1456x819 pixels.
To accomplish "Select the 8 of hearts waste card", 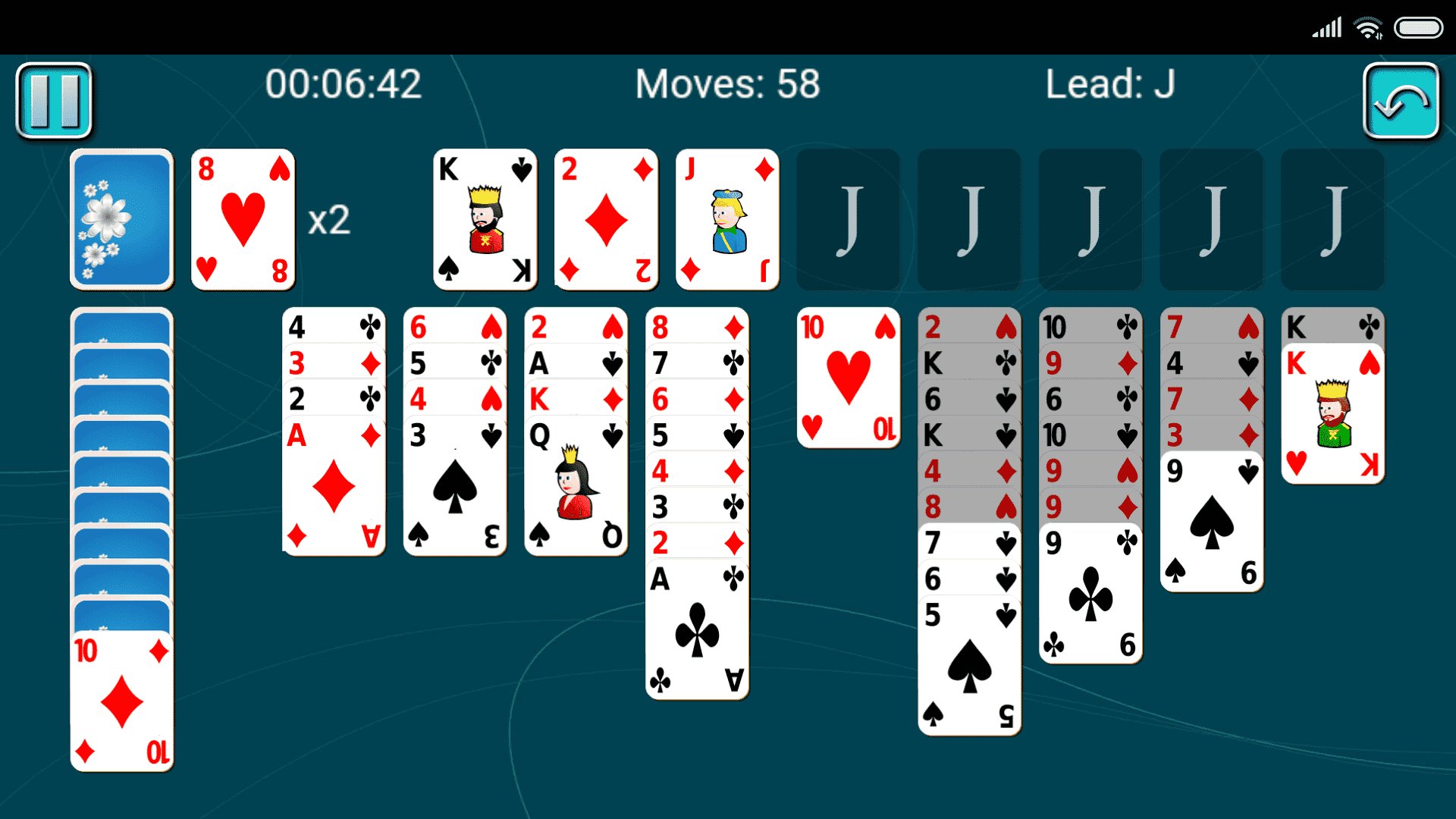I will pyautogui.click(x=243, y=220).
